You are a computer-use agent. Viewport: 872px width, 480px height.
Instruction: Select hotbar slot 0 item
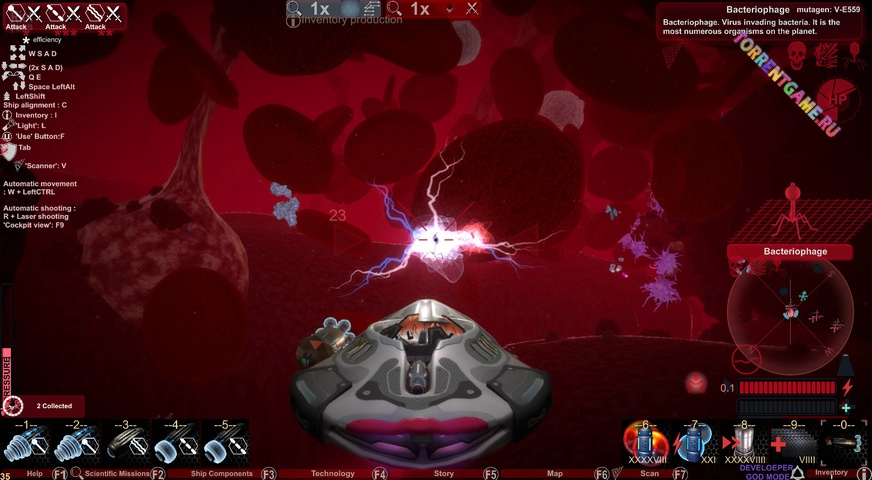click(845, 442)
